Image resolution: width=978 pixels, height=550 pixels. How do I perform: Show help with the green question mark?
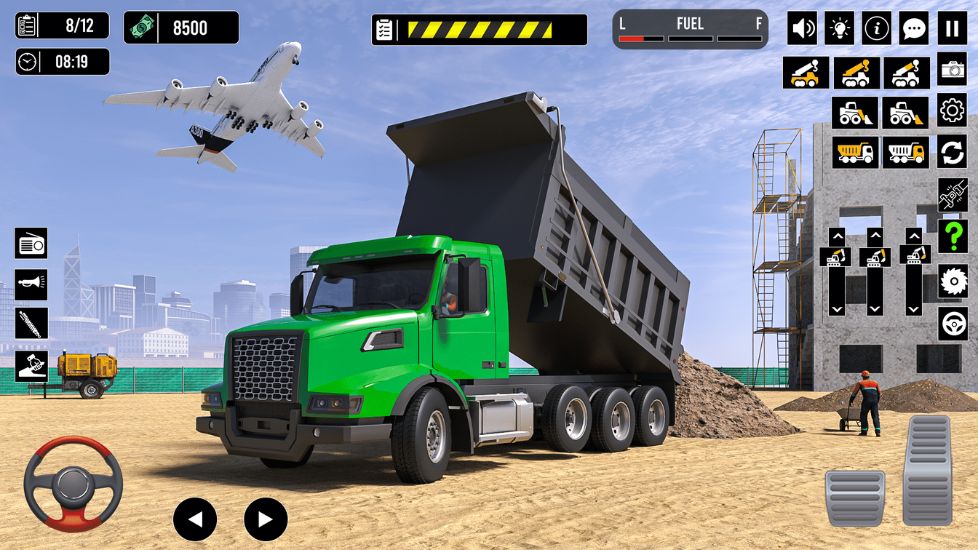coord(952,237)
